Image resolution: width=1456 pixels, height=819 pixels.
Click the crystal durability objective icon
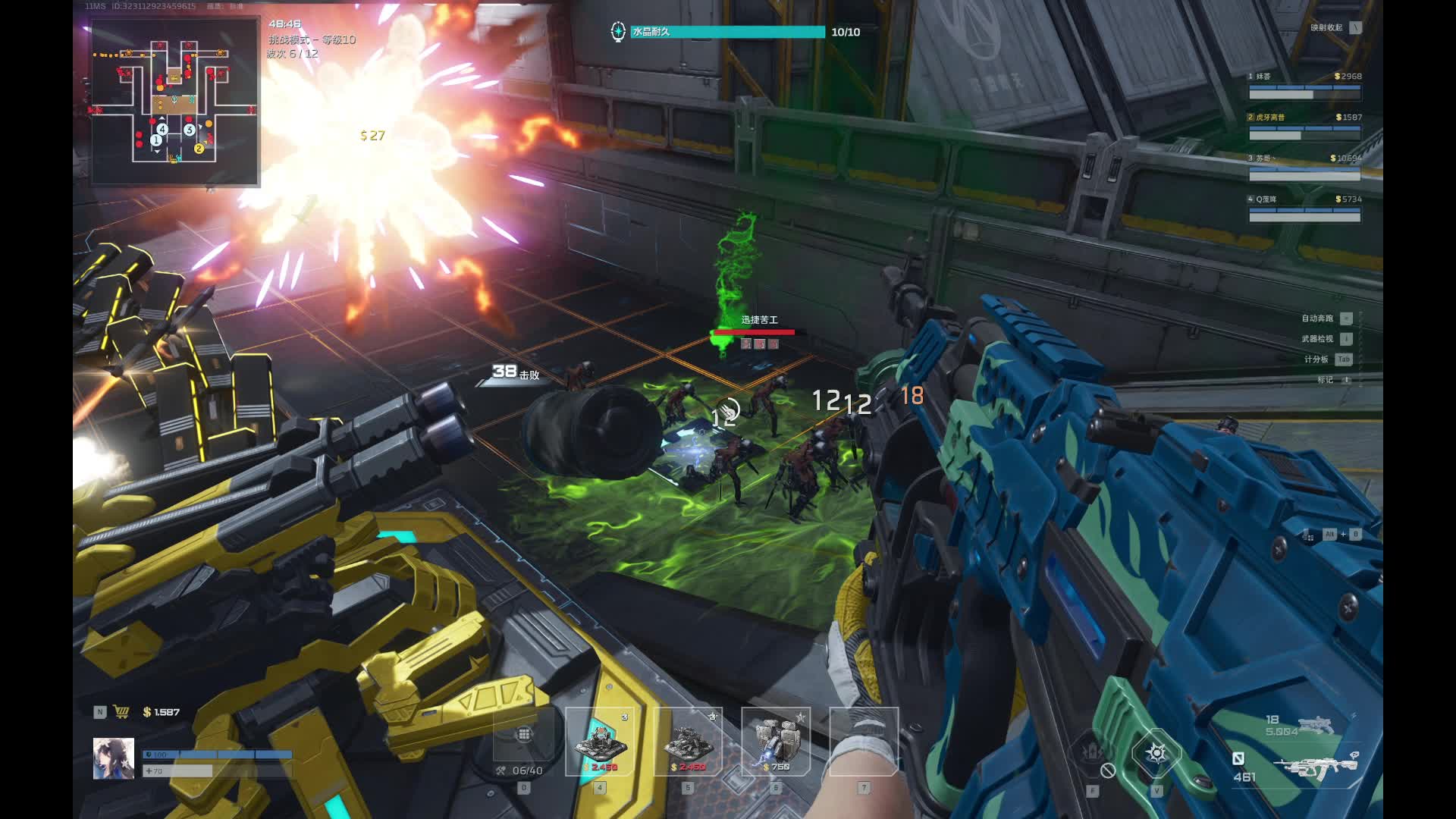coord(618,32)
